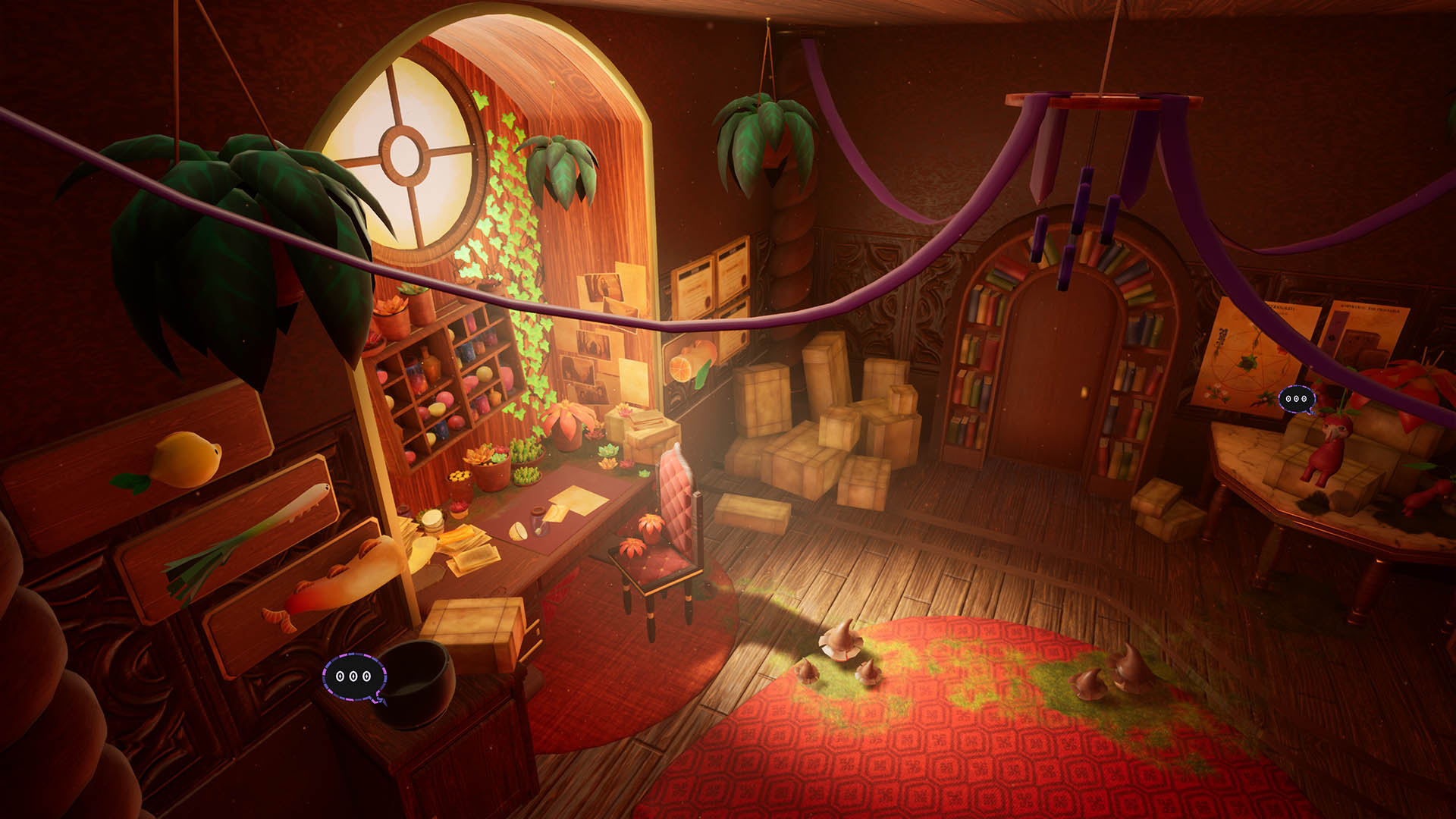
Task: Click the speech bubble icon beside the cauldron
Action: pos(354,676)
